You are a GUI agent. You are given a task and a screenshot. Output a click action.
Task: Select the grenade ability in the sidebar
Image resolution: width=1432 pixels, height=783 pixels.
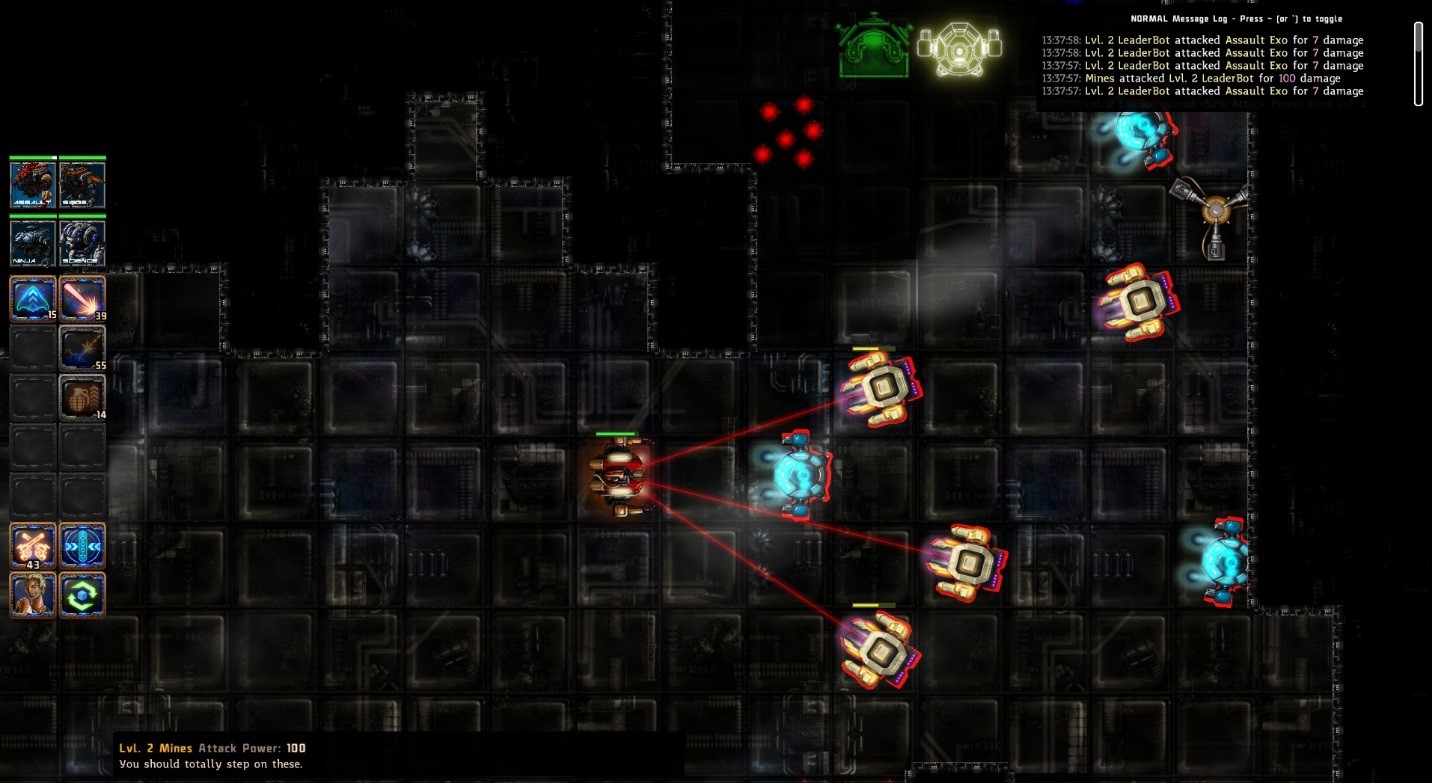point(82,398)
